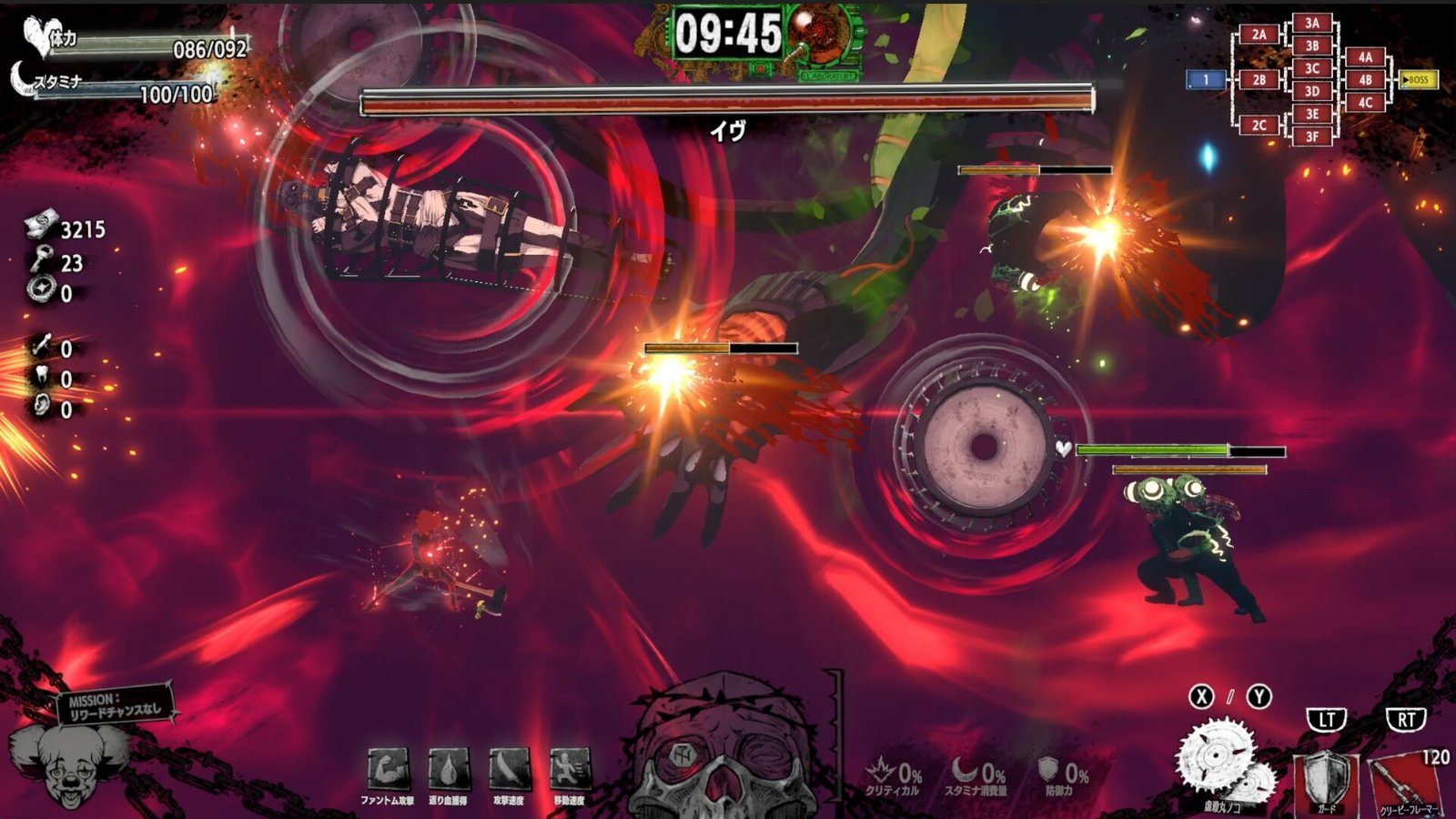Choose stage node 3D on the map
The width and height of the screenshot is (1456, 819).
point(1311,91)
